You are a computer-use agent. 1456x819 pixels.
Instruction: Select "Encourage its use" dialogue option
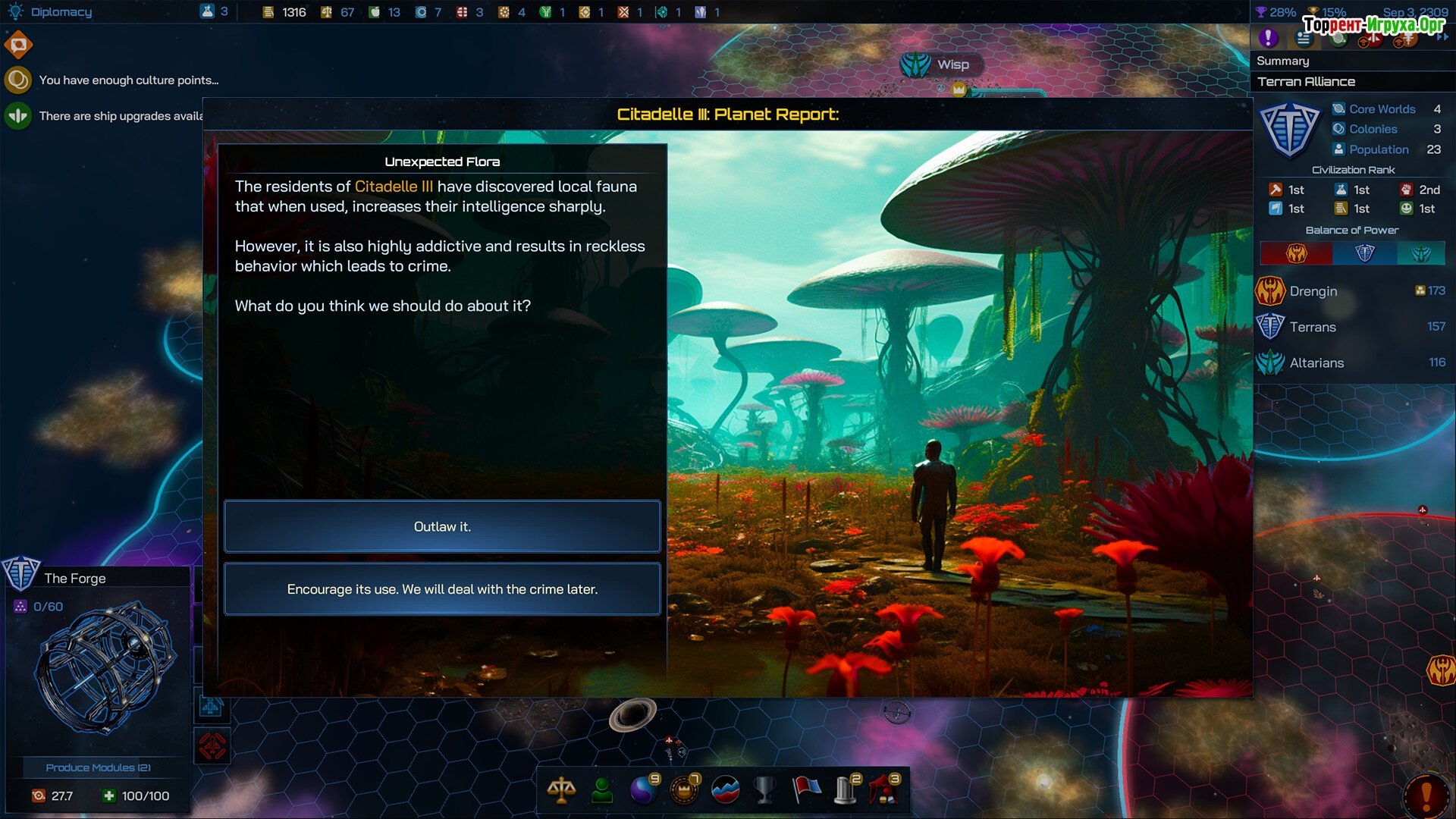point(442,589)
